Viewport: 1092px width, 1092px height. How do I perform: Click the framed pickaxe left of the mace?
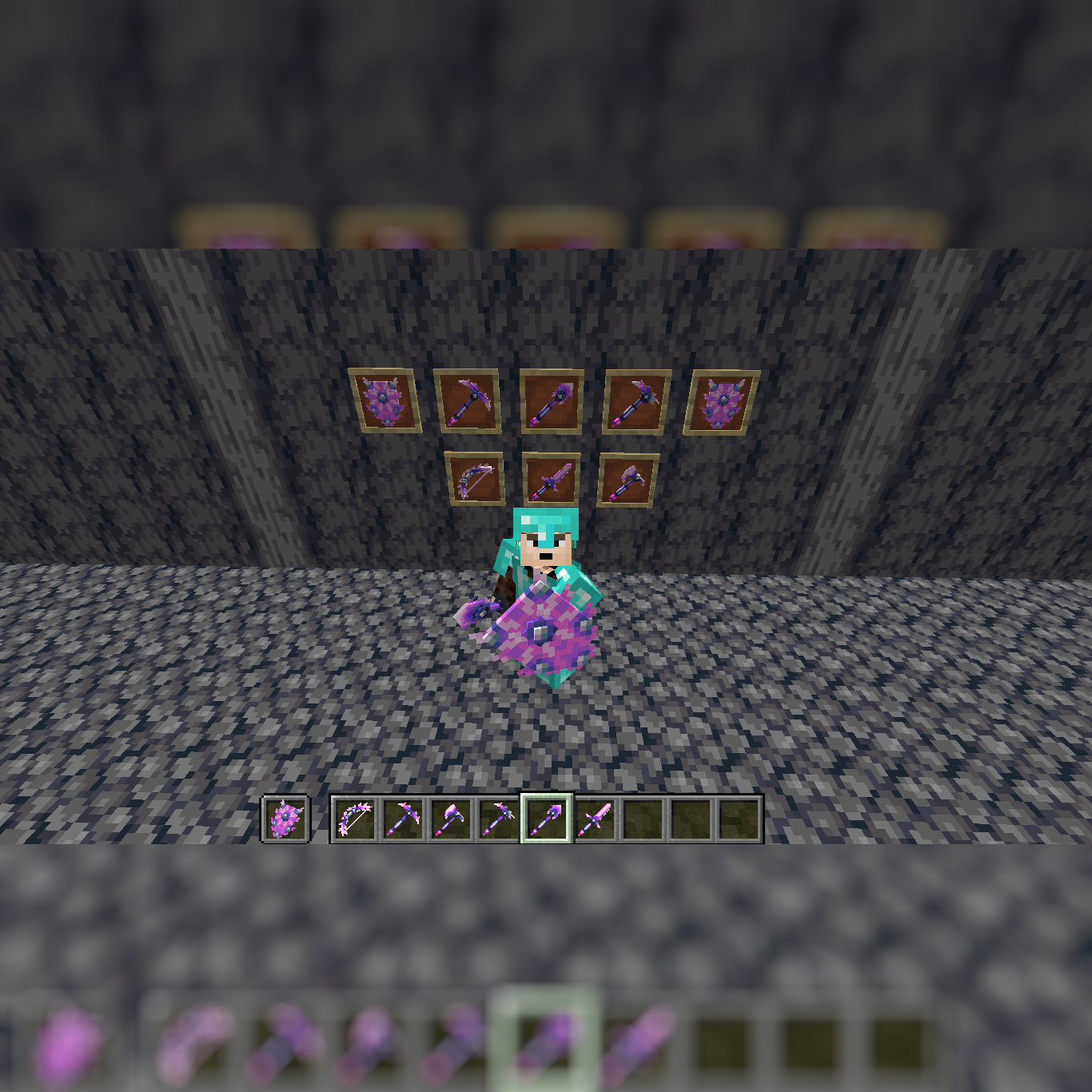469,401
